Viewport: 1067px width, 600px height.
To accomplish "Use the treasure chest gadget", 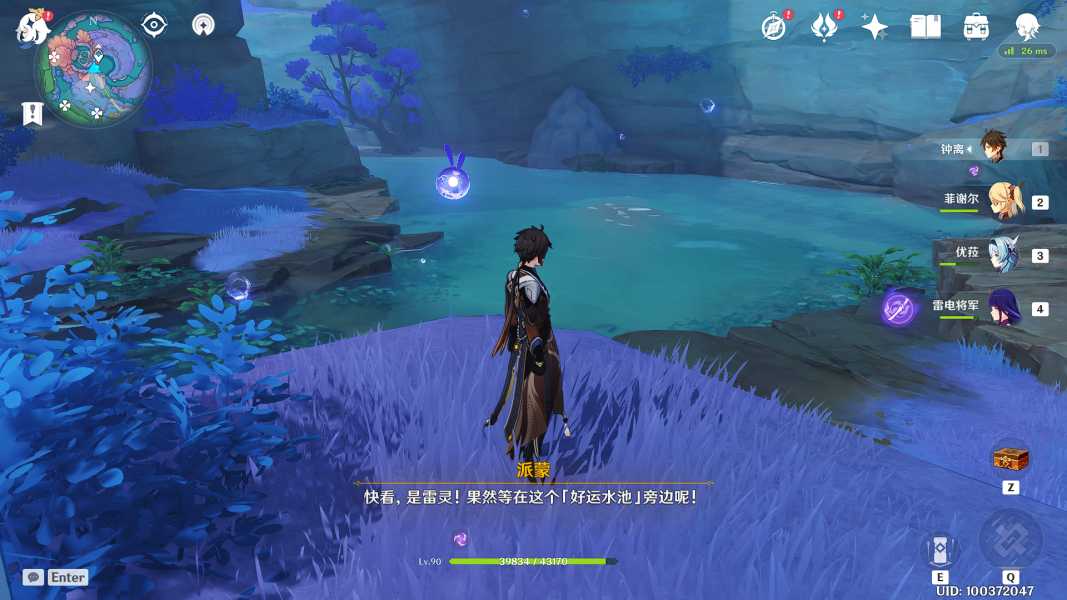I will (x=1010, y=460).
